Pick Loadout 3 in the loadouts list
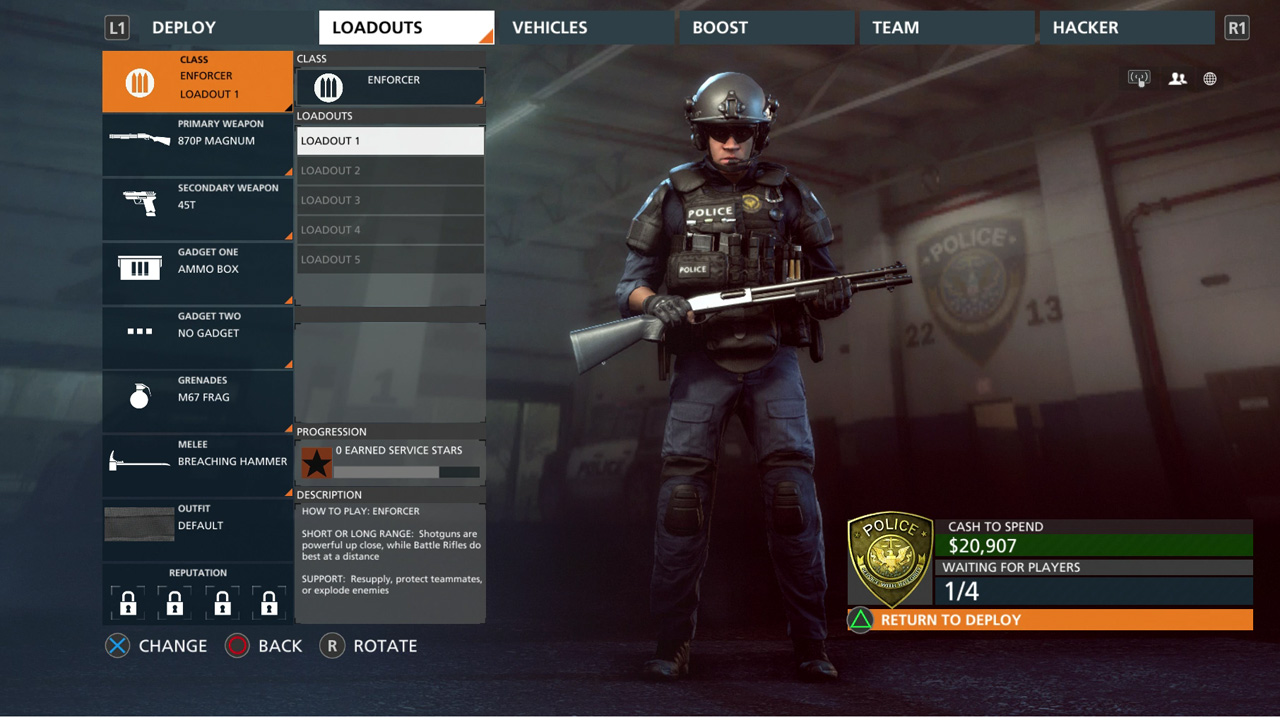The width and height of the screenshot is (1280, 720). click(x=390, y=200)
